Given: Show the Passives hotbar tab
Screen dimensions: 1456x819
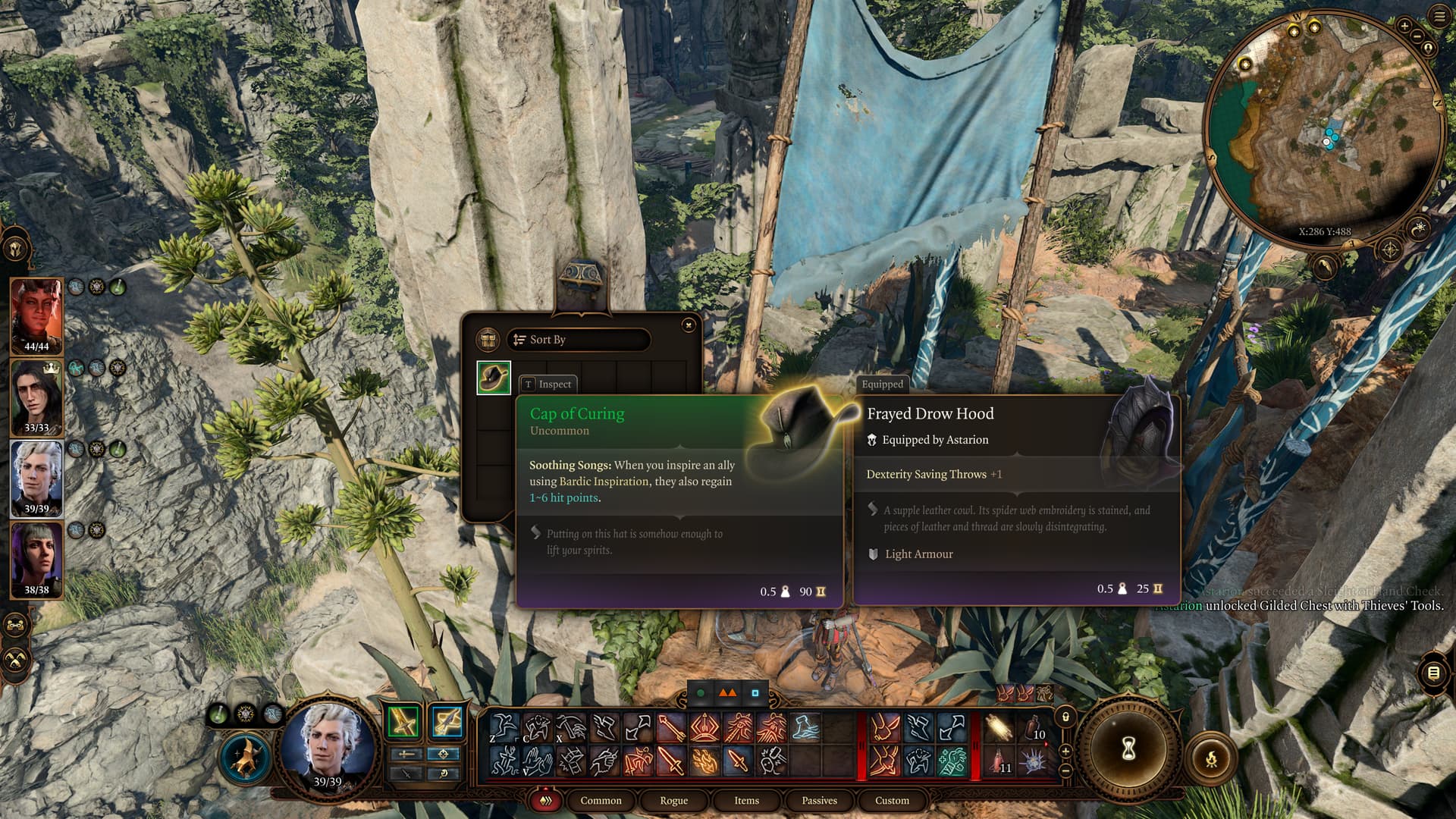Looking at the screenshot, I should coord(819,801).
